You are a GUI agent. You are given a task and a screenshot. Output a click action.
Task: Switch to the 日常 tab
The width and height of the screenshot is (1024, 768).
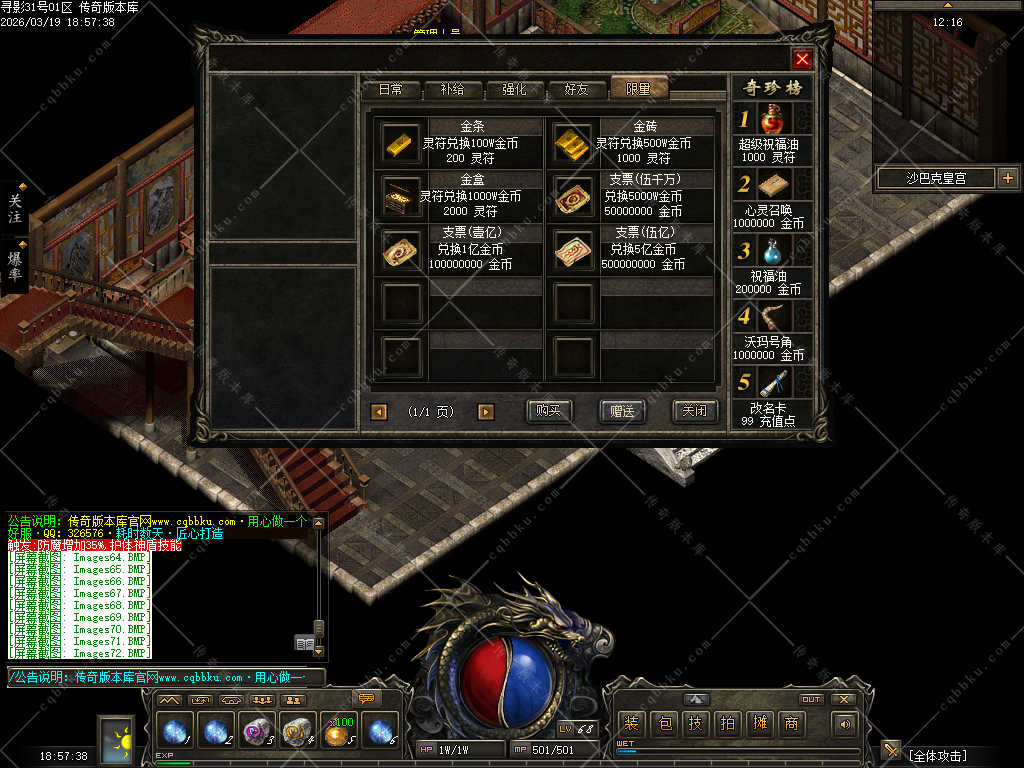pyautogui.click(x=391, y=89)
